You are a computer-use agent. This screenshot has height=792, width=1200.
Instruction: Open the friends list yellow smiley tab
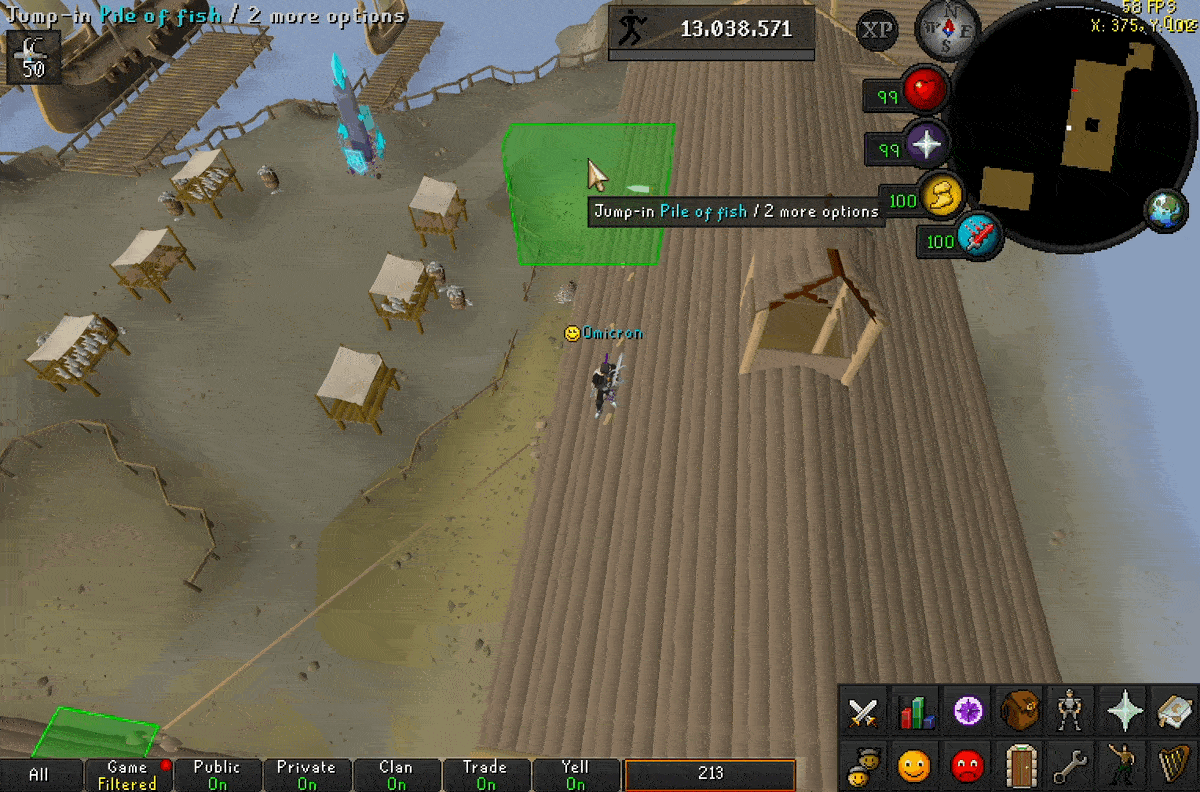(x=915, y=766)
